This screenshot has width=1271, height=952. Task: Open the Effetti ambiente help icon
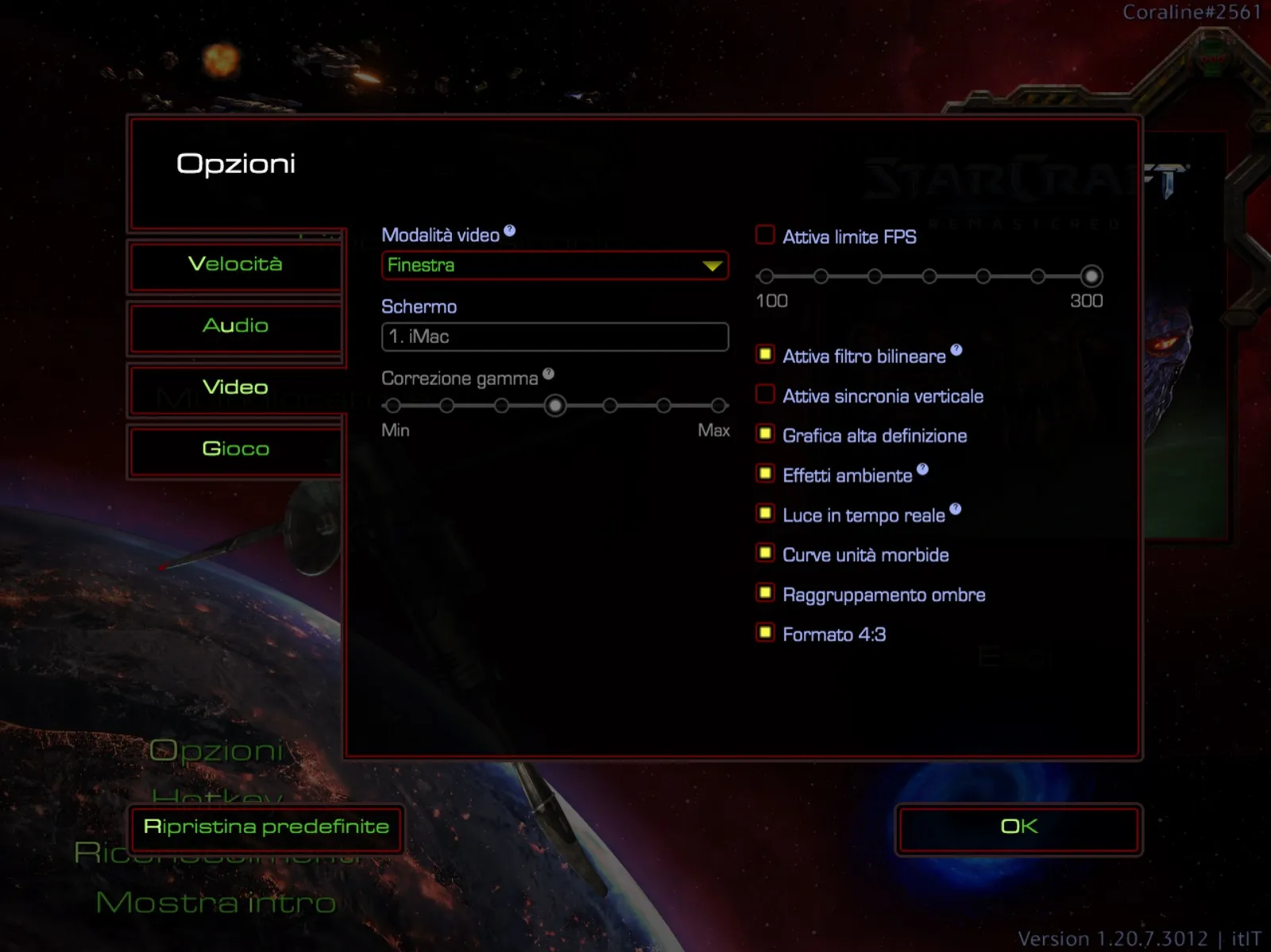click(922, 468)
